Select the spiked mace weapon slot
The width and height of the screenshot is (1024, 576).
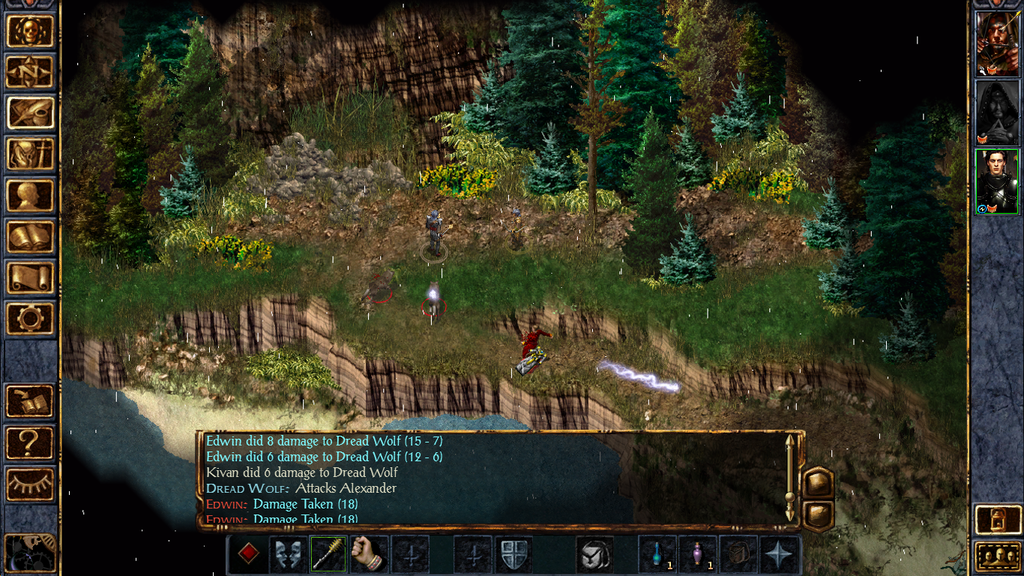[x=328, y=554]
